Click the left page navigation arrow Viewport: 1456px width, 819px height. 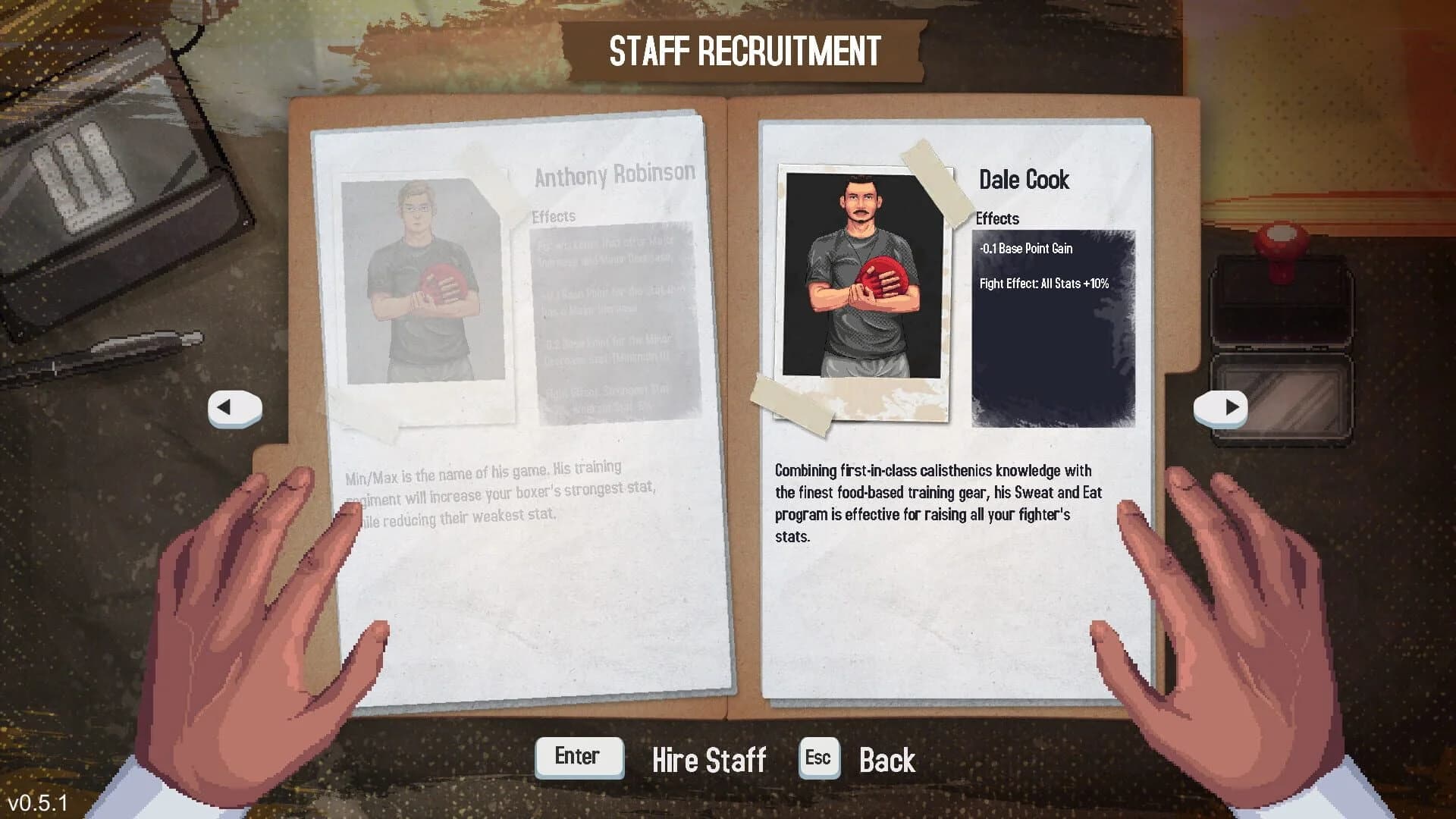coord(235,407)
